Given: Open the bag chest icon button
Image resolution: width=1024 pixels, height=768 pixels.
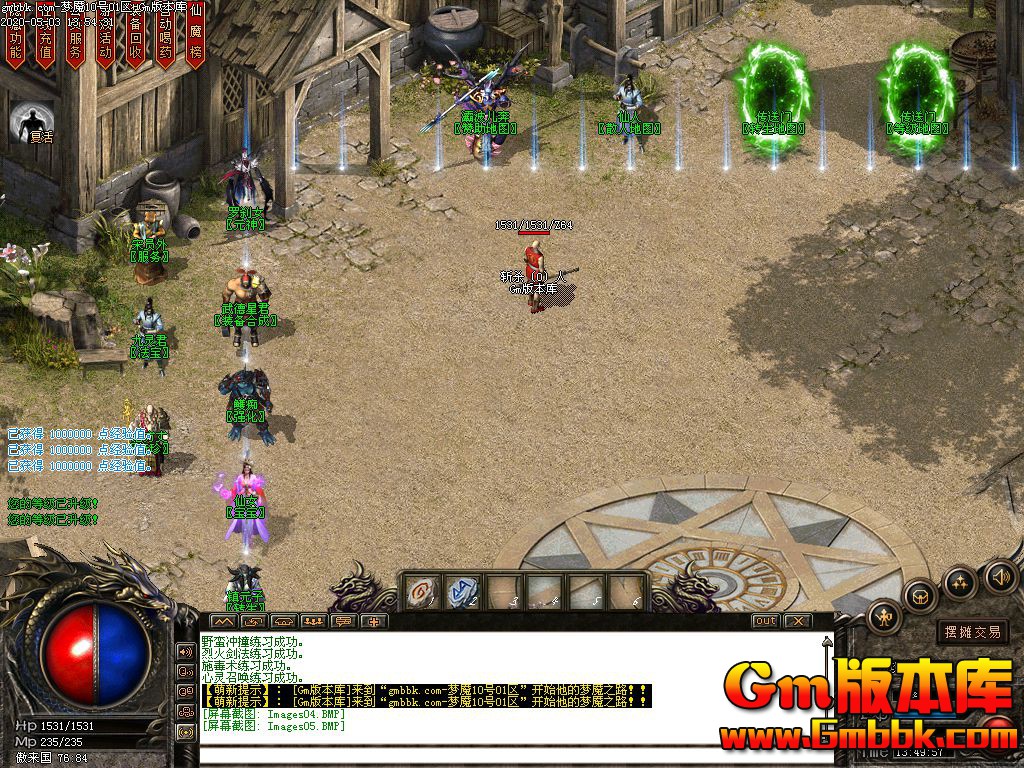Looking at the screenshot, I should click(x=919, y=597).
